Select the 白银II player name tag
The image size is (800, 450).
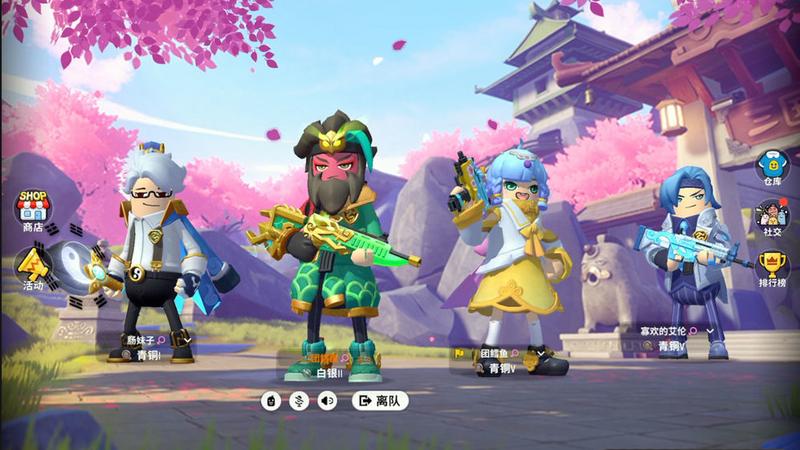[x=329, y=374]
